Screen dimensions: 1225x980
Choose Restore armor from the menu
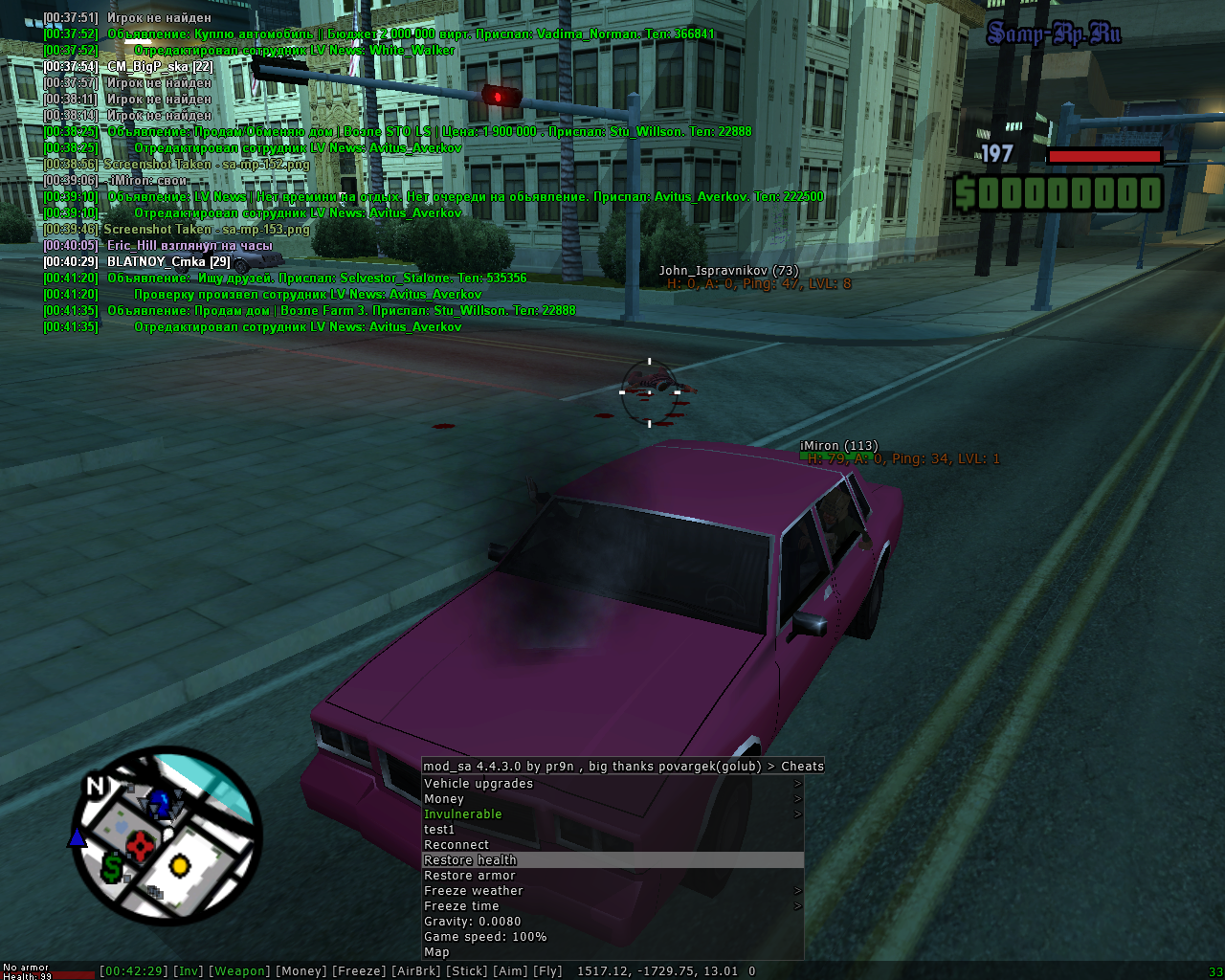pyautogui.click(x=612, y=876)
